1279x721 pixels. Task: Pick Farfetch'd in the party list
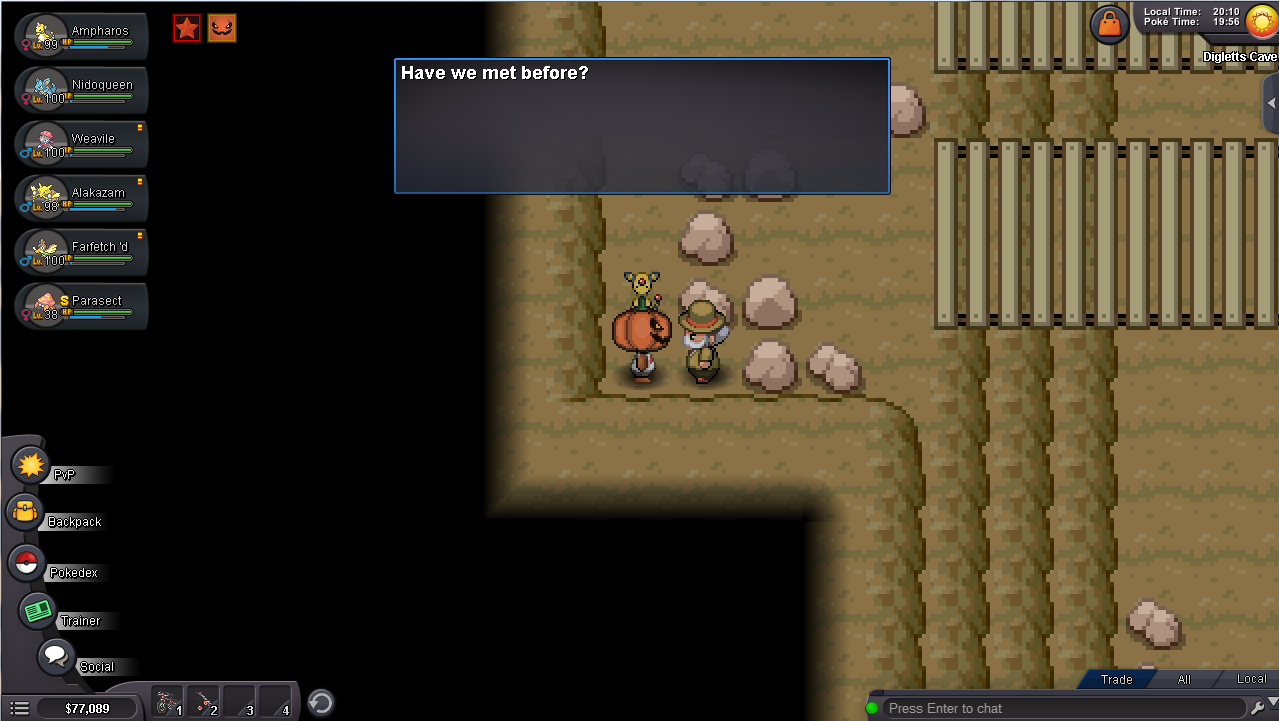82,251
